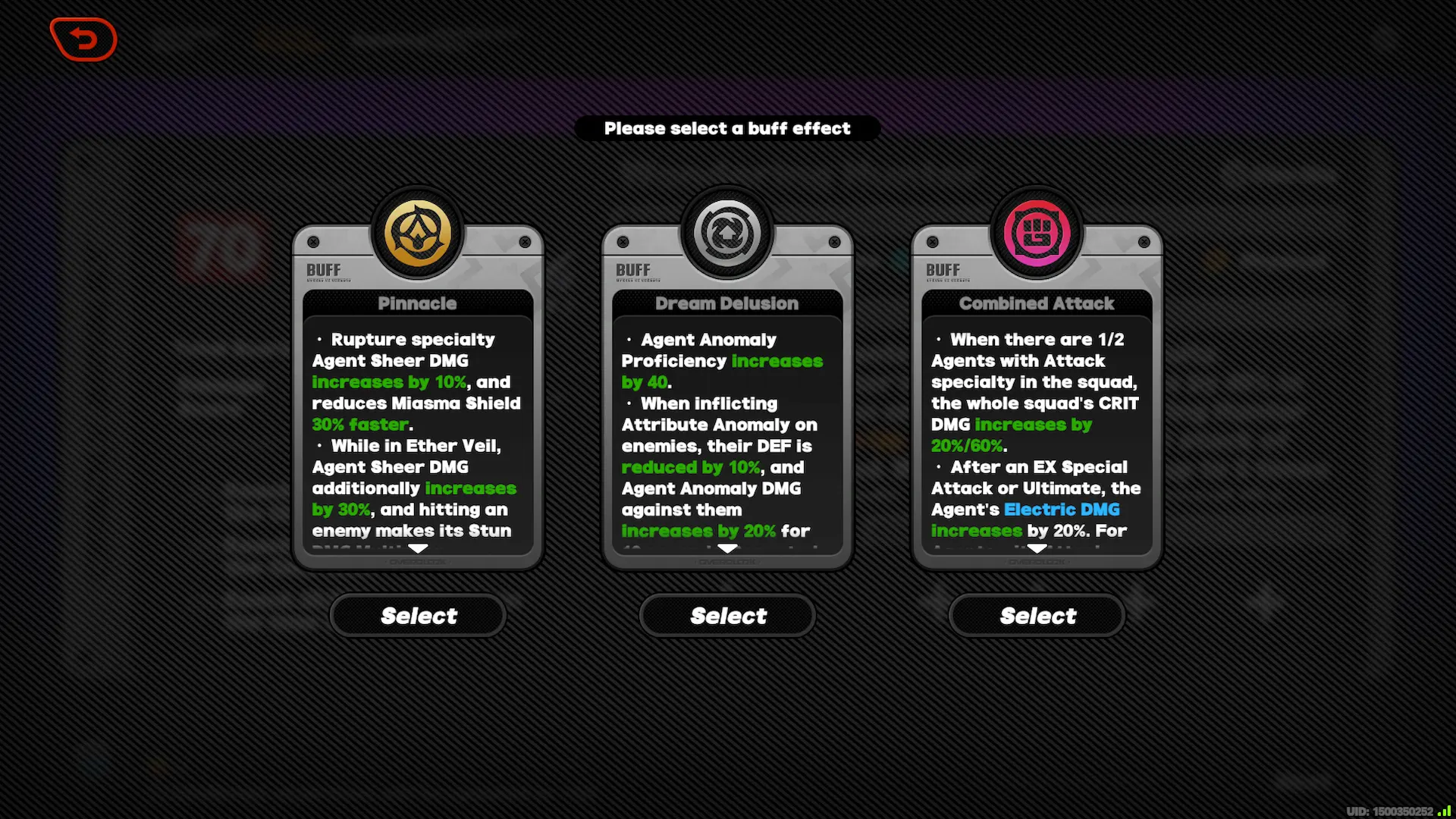The height and width of the screenshot is (819, 1456).
Task: Expand the Pinnacle description with its down arrow
Action: pyautogui.click(x=418, y=548)
